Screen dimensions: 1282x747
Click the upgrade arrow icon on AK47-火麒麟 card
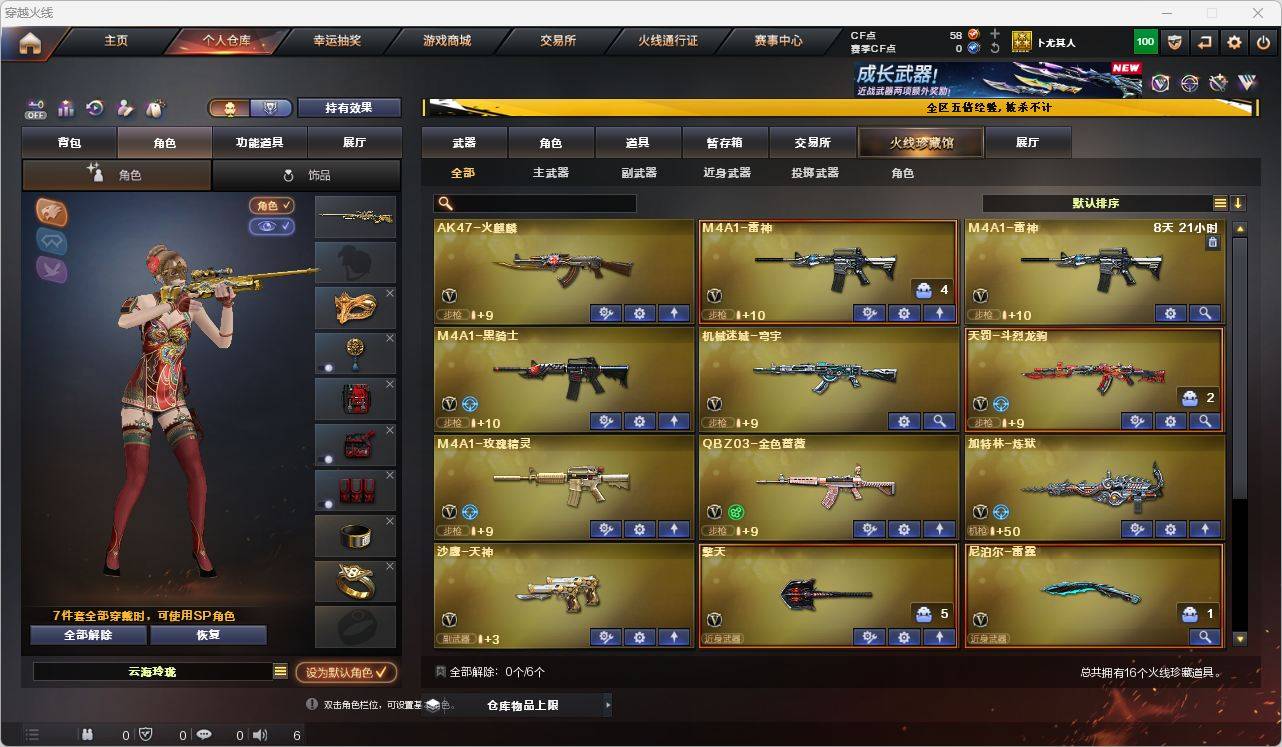pyautogui.click(x=674, y=313)
